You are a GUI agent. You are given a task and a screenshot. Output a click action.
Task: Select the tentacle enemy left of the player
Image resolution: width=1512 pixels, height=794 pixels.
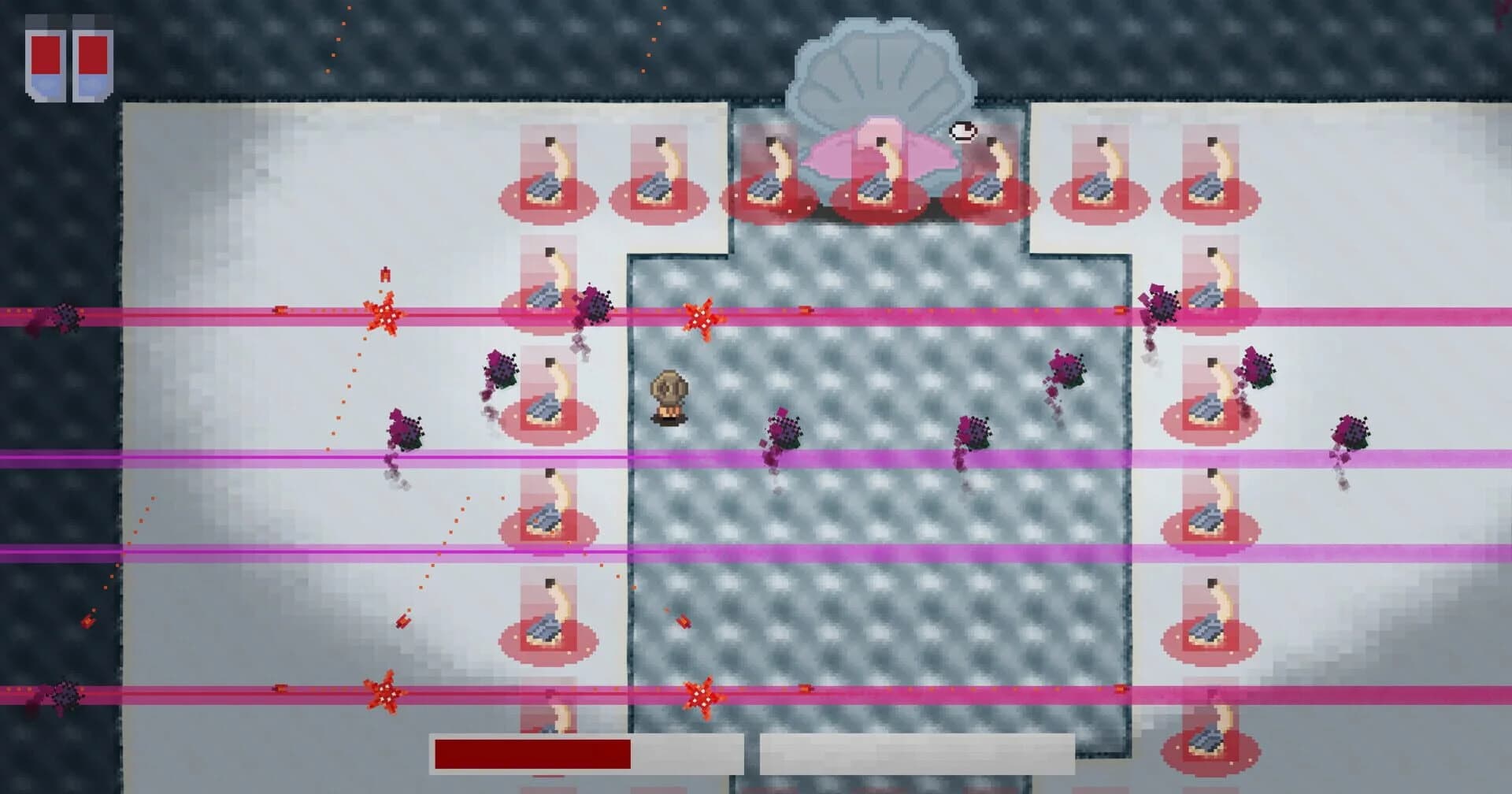548,394
